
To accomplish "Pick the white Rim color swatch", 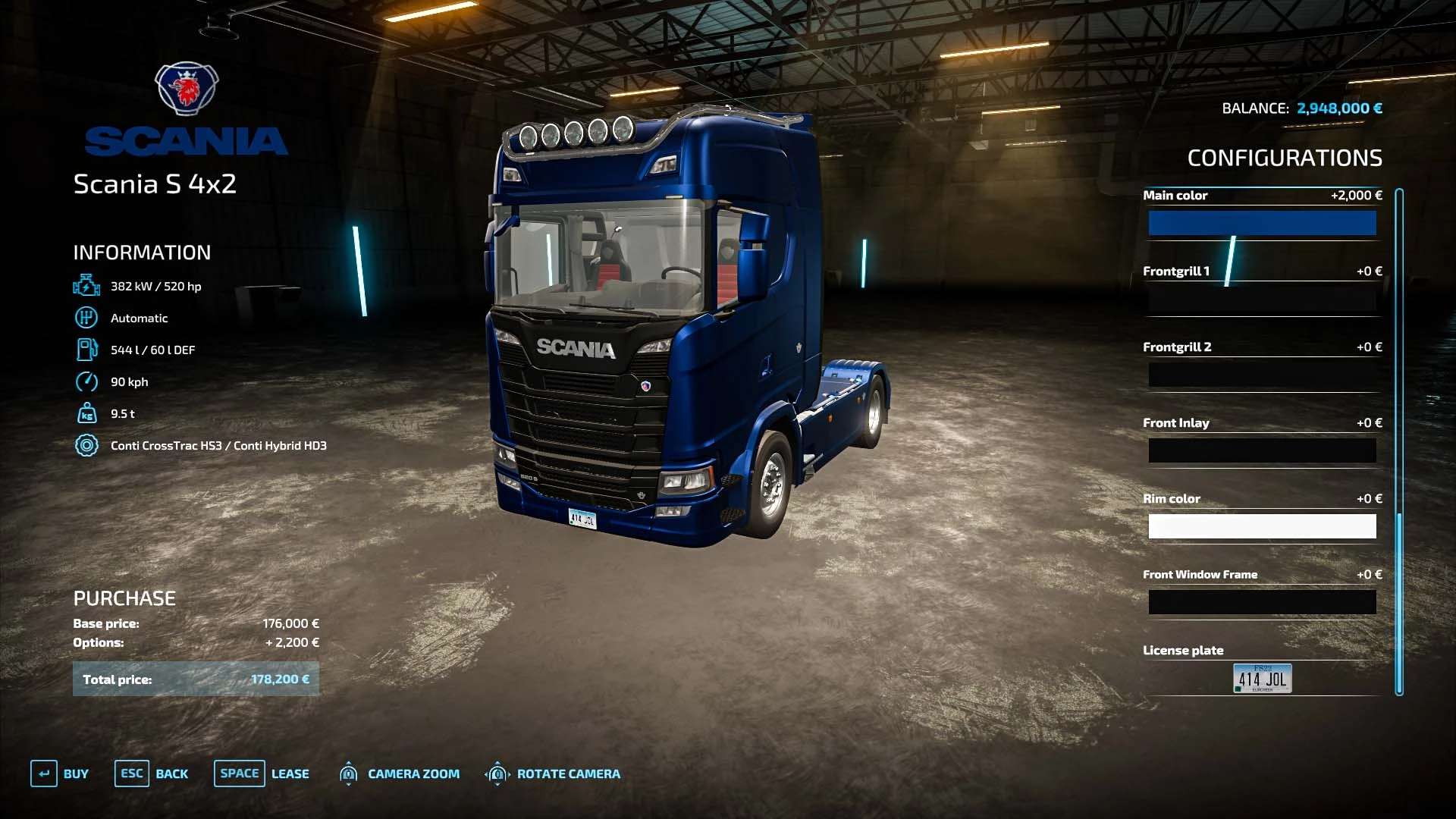I will tap(1262, 526).
